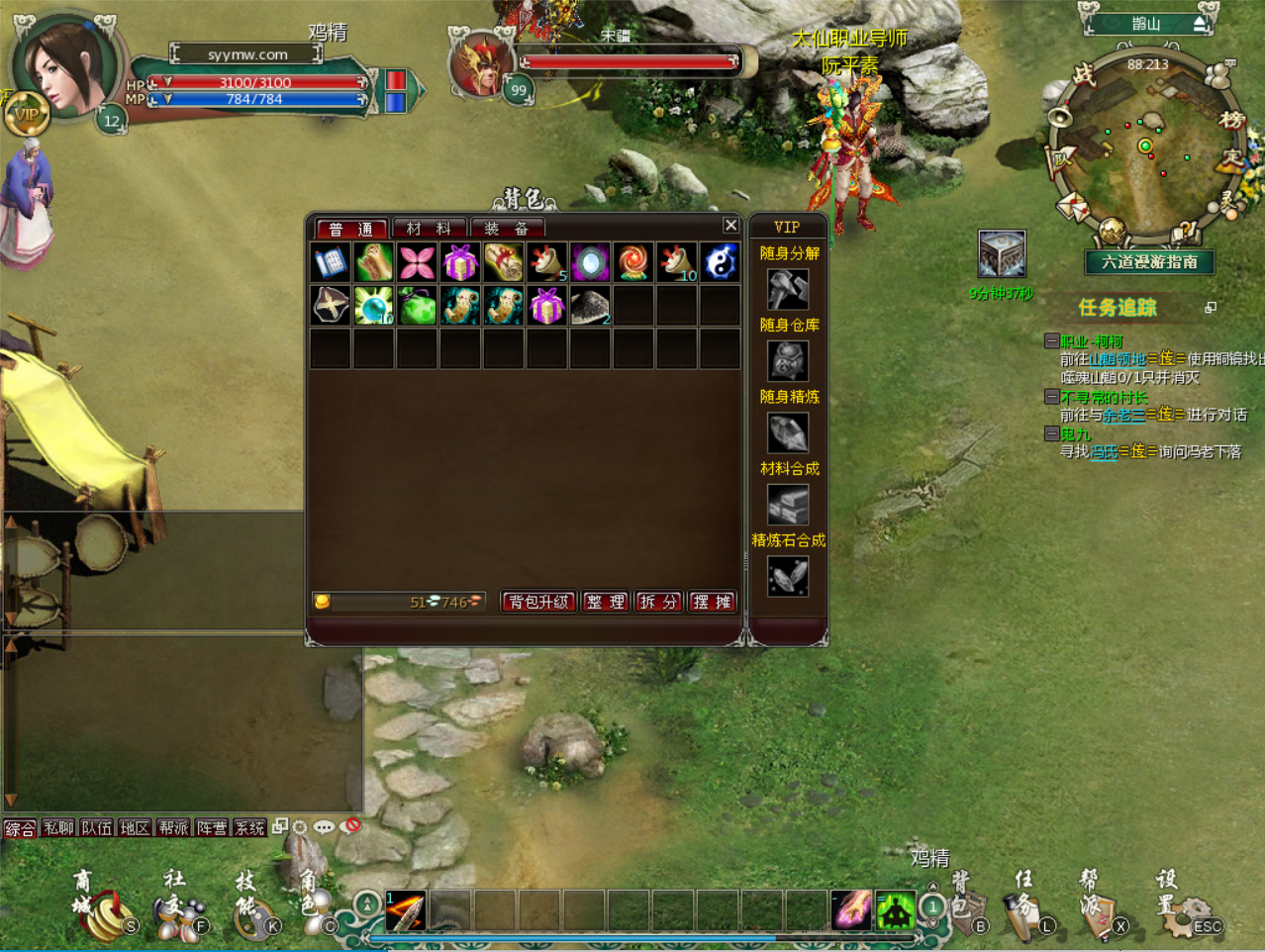The image size is (1265, 952).
Task: Switch chat to the 私聊 channel
Action: click(x=58, y=828)
